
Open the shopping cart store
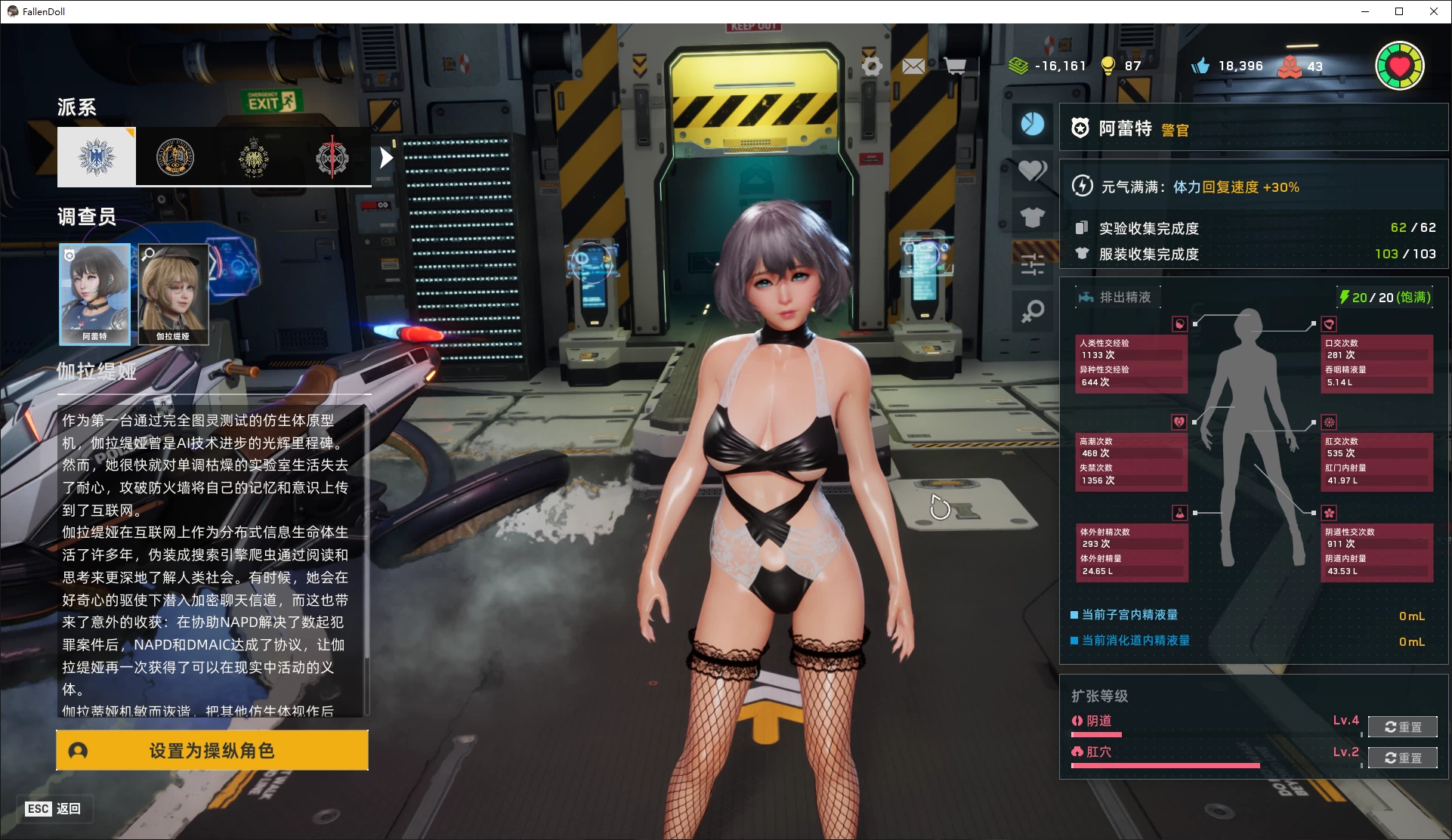[x=955, y=66]
